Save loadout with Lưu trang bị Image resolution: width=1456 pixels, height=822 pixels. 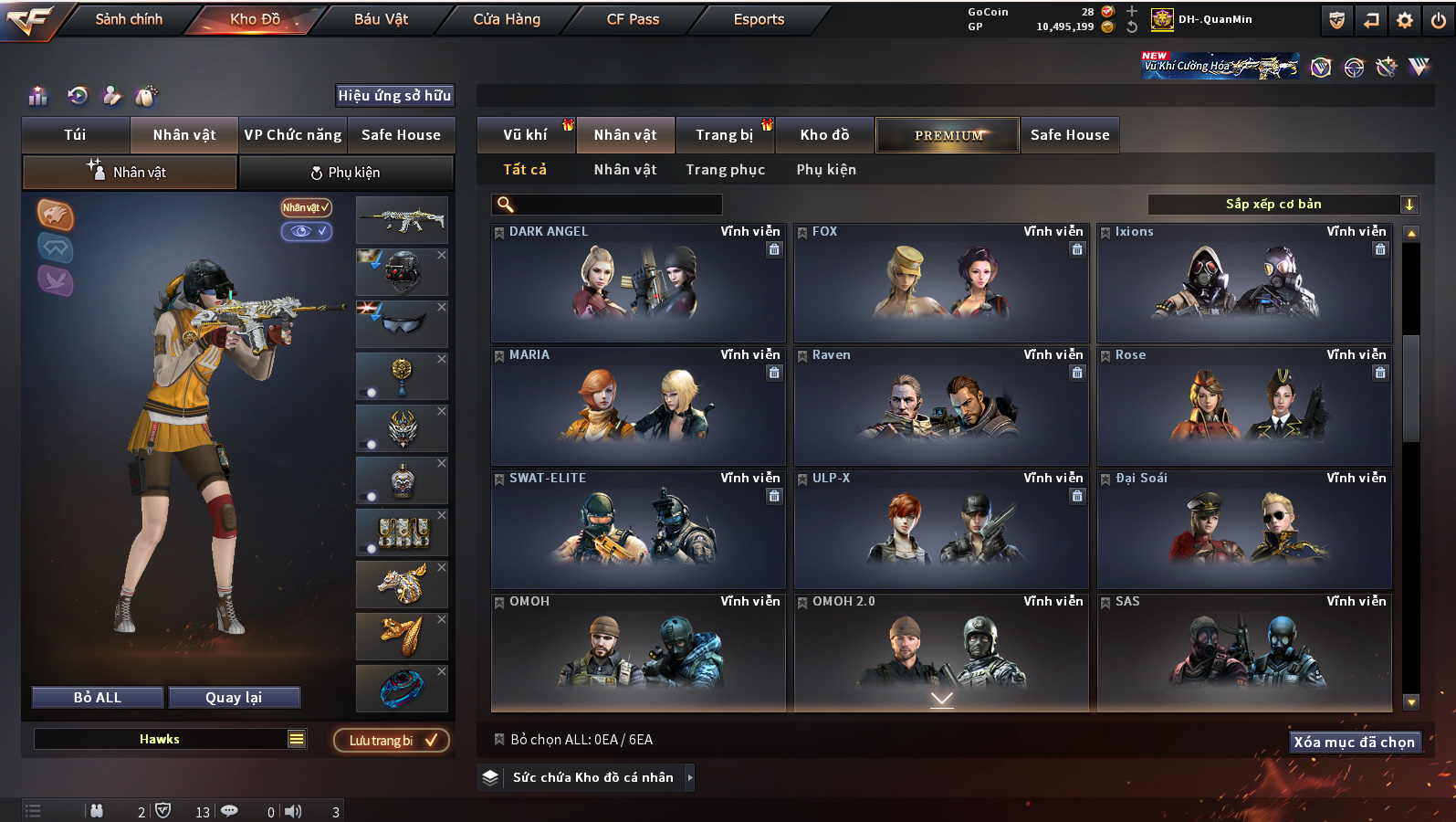pos(392,740)
